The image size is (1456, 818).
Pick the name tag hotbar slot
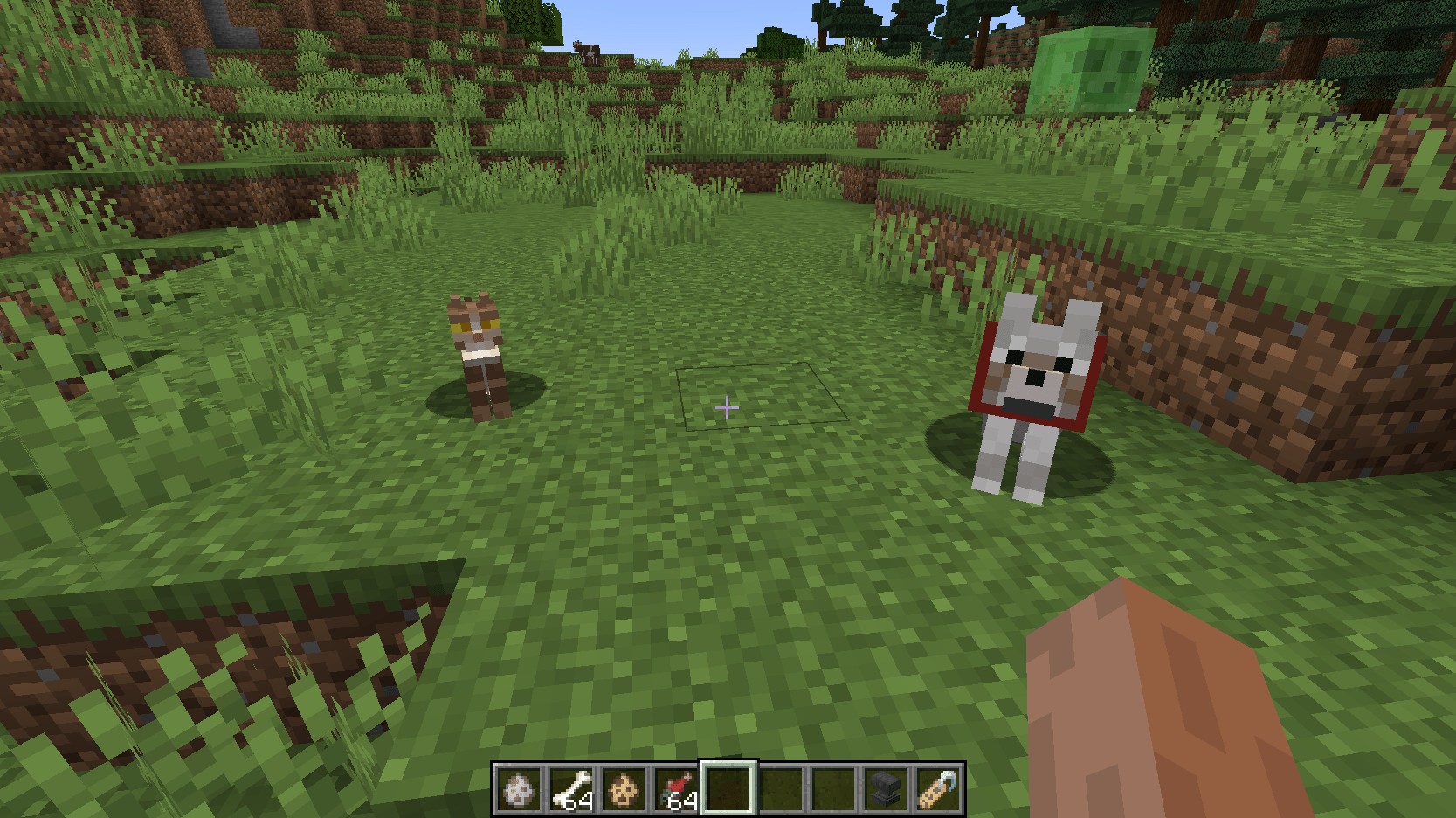(x=939, y=789)
